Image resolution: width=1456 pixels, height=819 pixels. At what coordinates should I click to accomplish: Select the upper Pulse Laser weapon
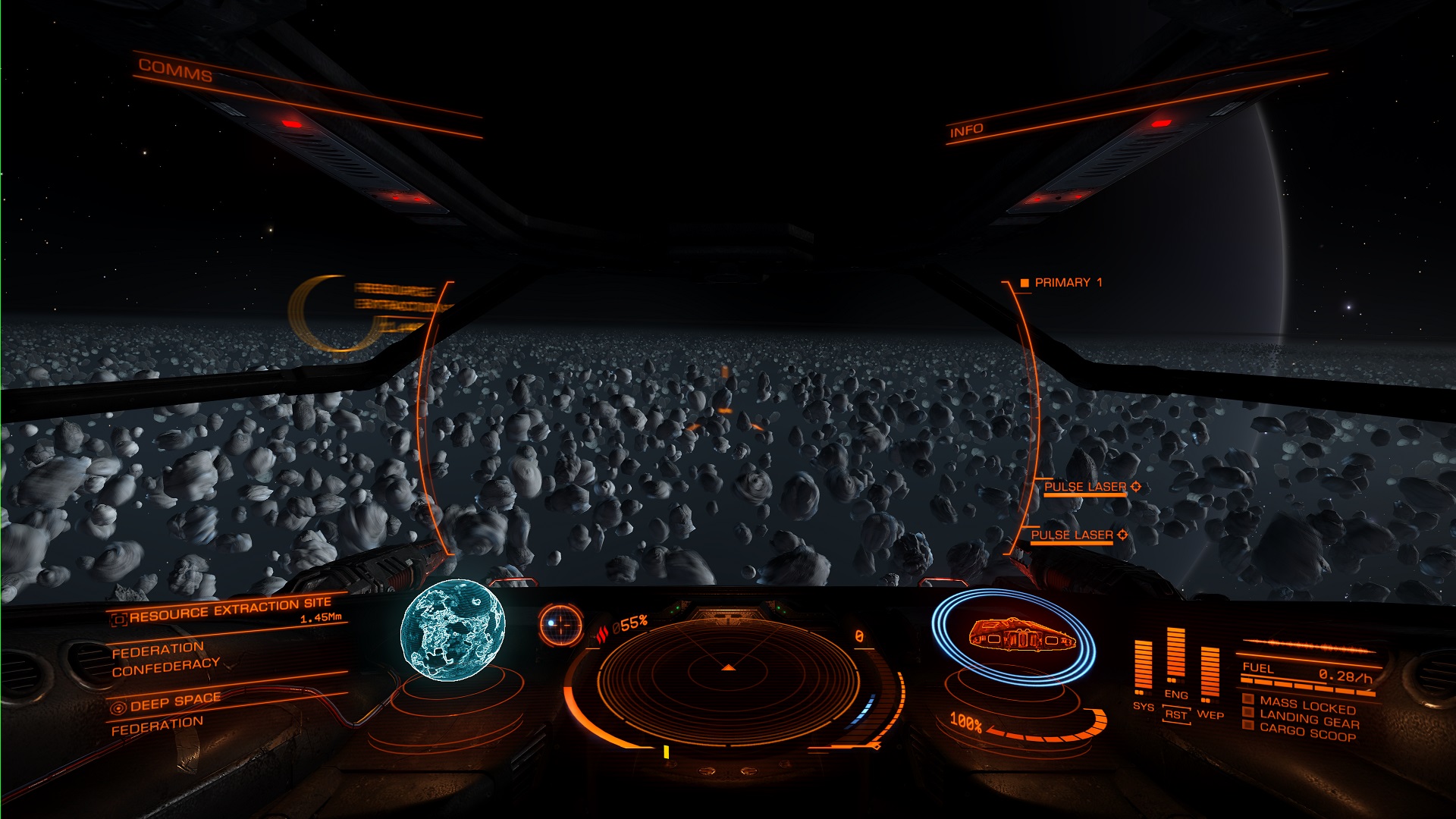(x=1085, y=487)
